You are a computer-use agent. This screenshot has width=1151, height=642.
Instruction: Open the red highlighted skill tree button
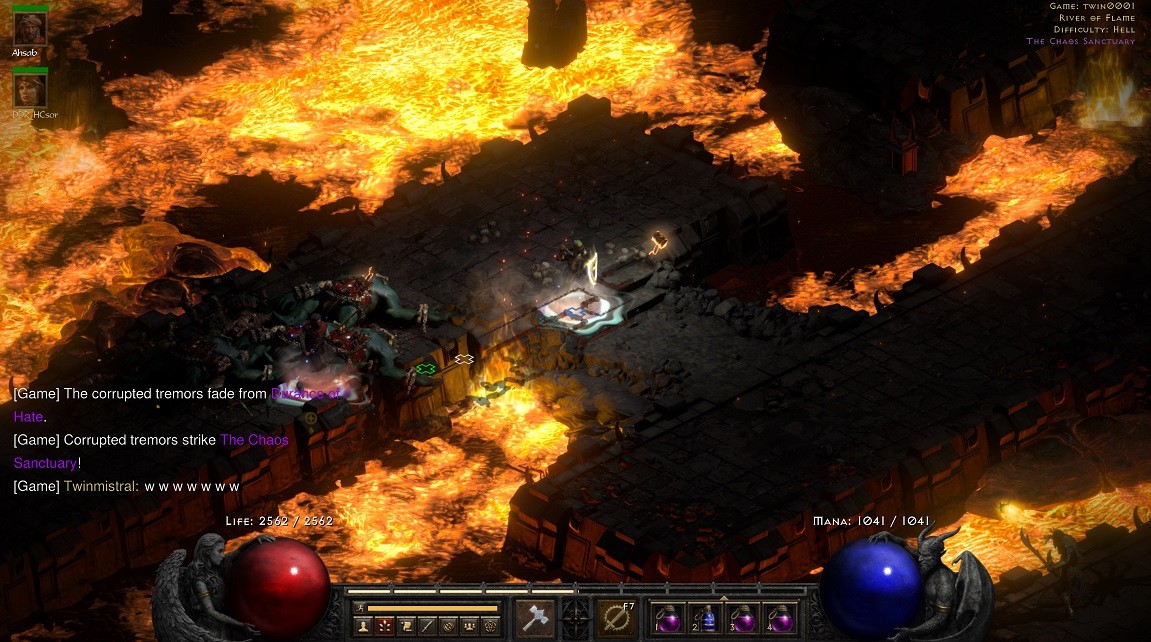[x=384, y=626]
